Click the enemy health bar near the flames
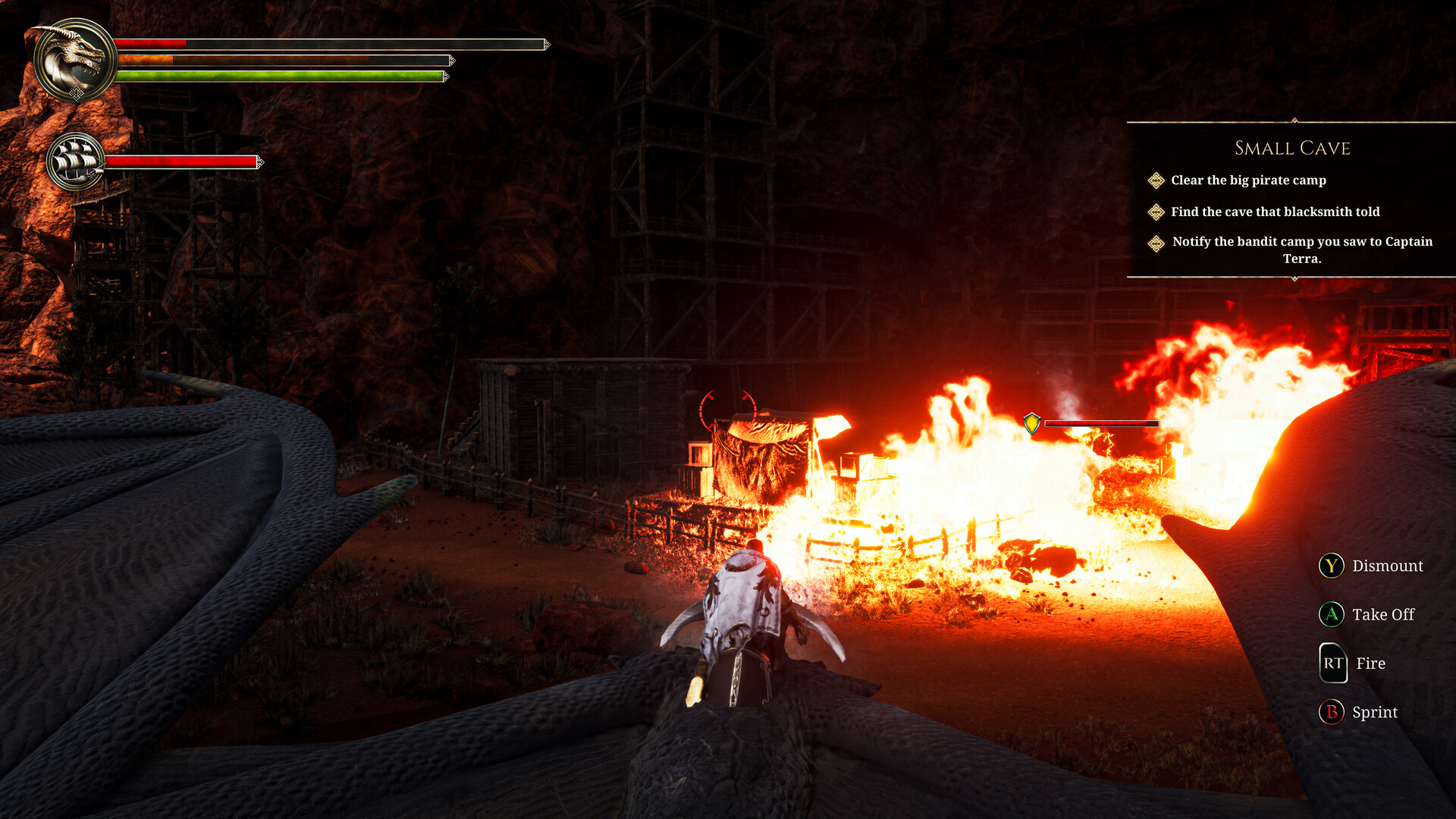Screen dimensions: 1456x819 tap(1101, 423)
